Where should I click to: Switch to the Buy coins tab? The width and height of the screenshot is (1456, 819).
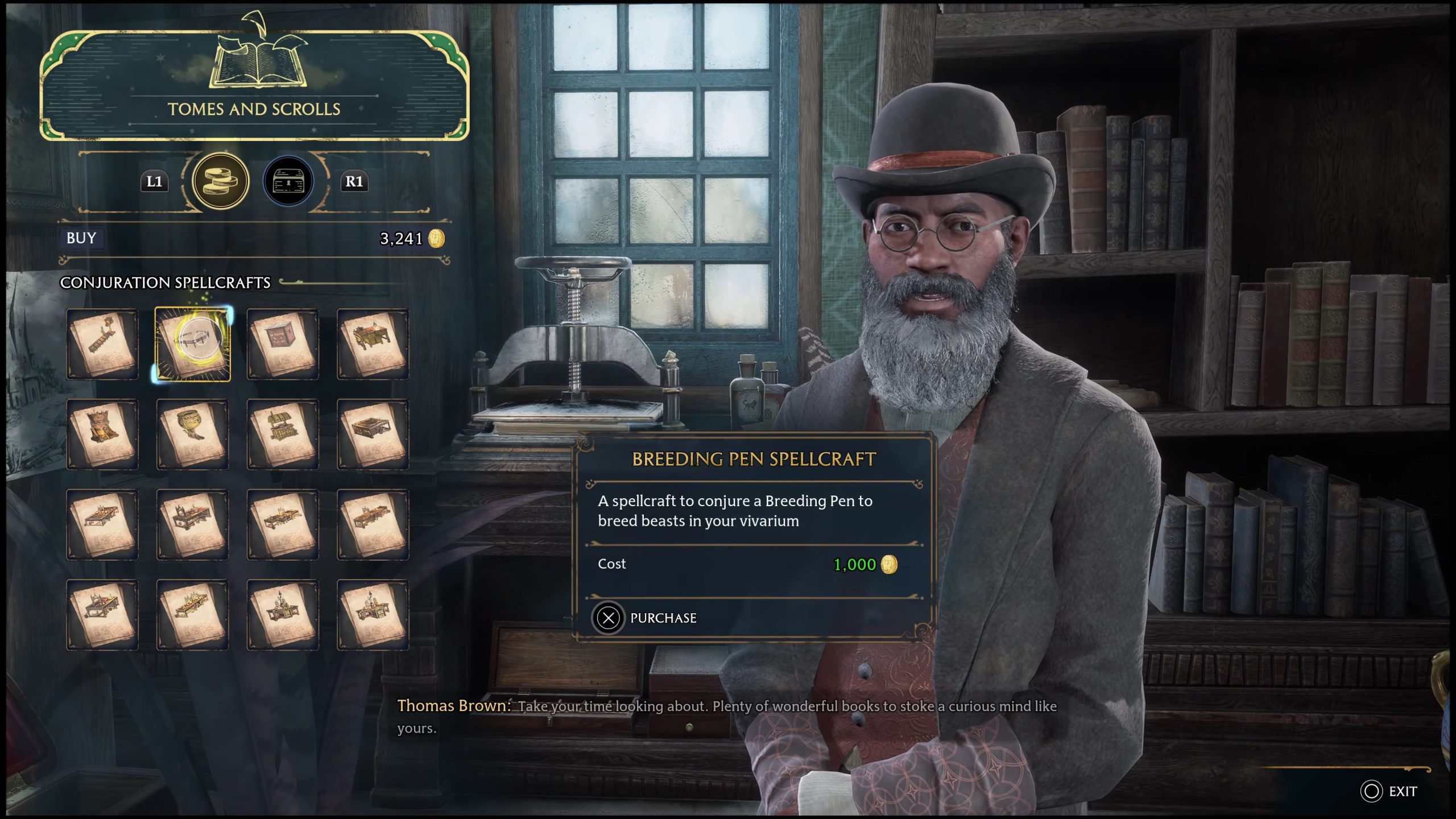pyautogui.click(x=220, y=181)
